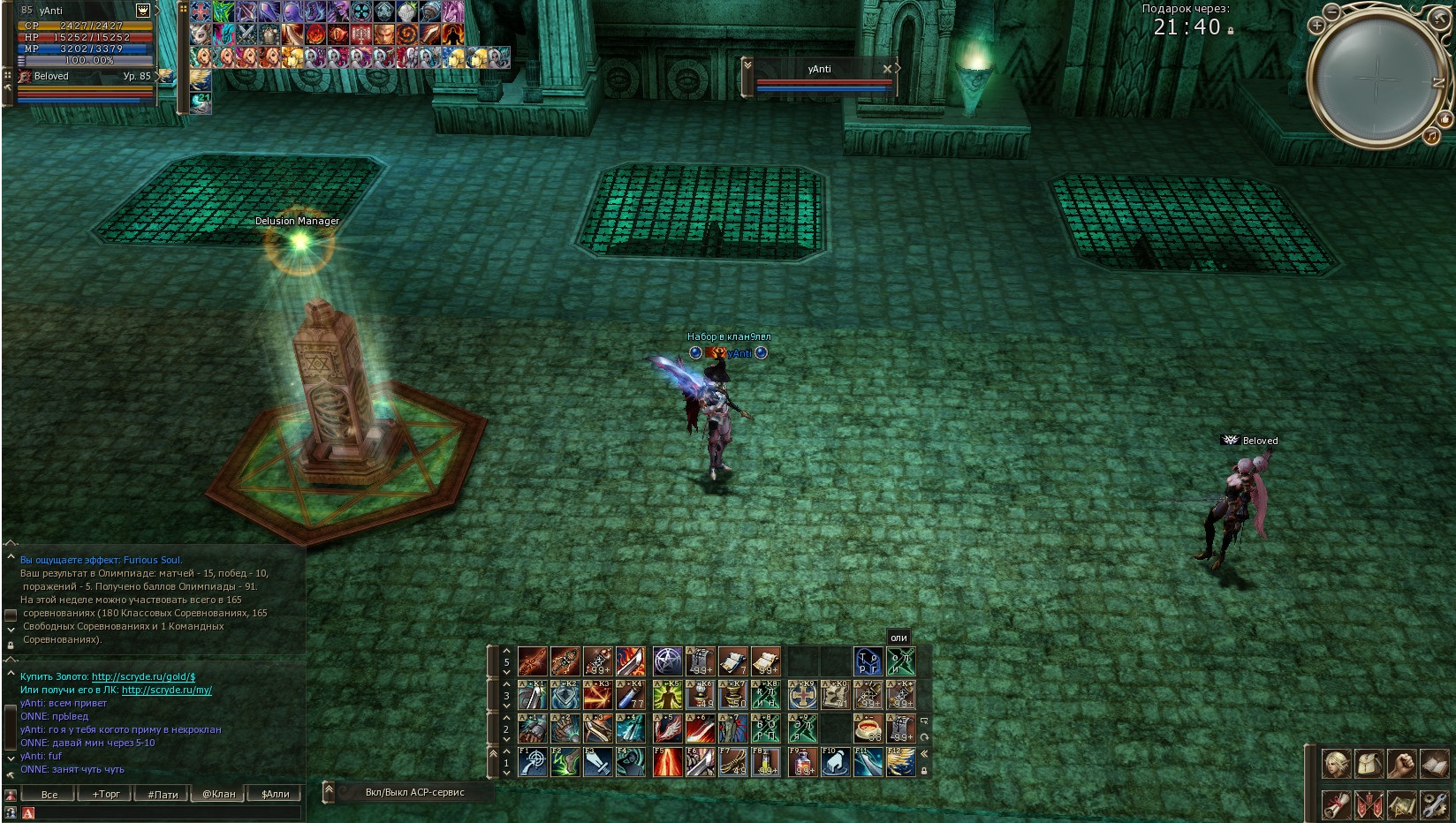
Task: Switch chat to the Все tab
Action: coord(49,794)
